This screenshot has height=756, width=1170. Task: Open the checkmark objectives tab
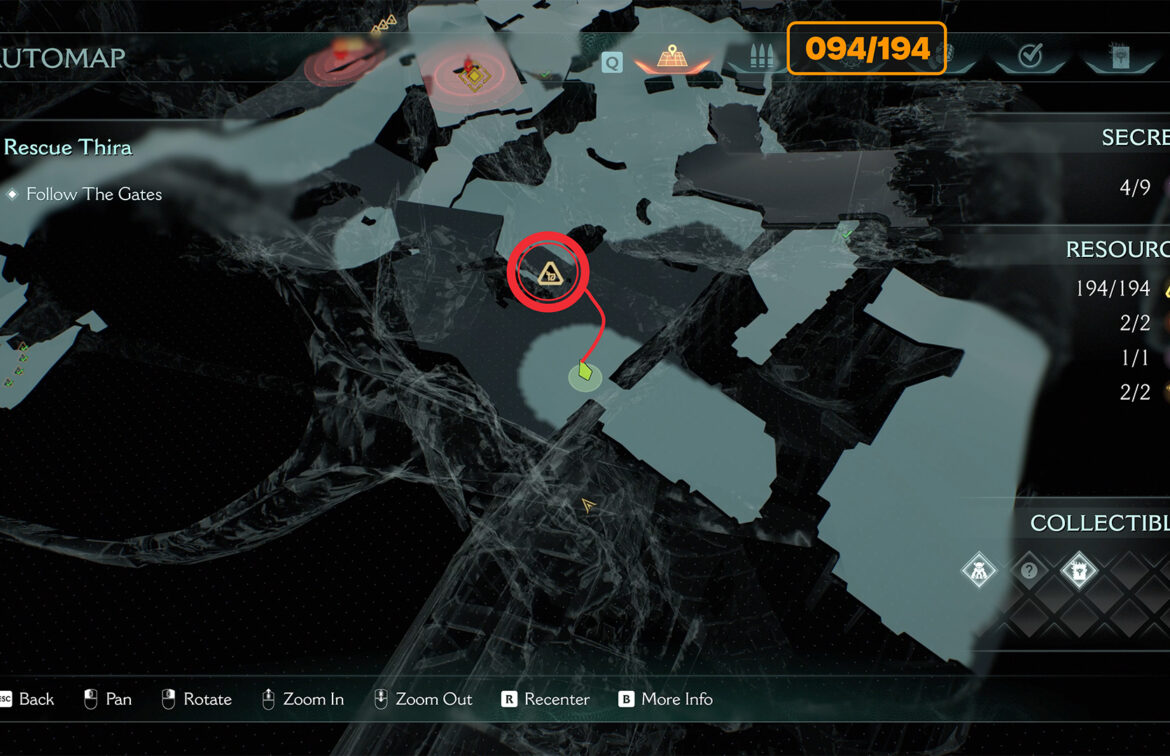point(1029,57)
